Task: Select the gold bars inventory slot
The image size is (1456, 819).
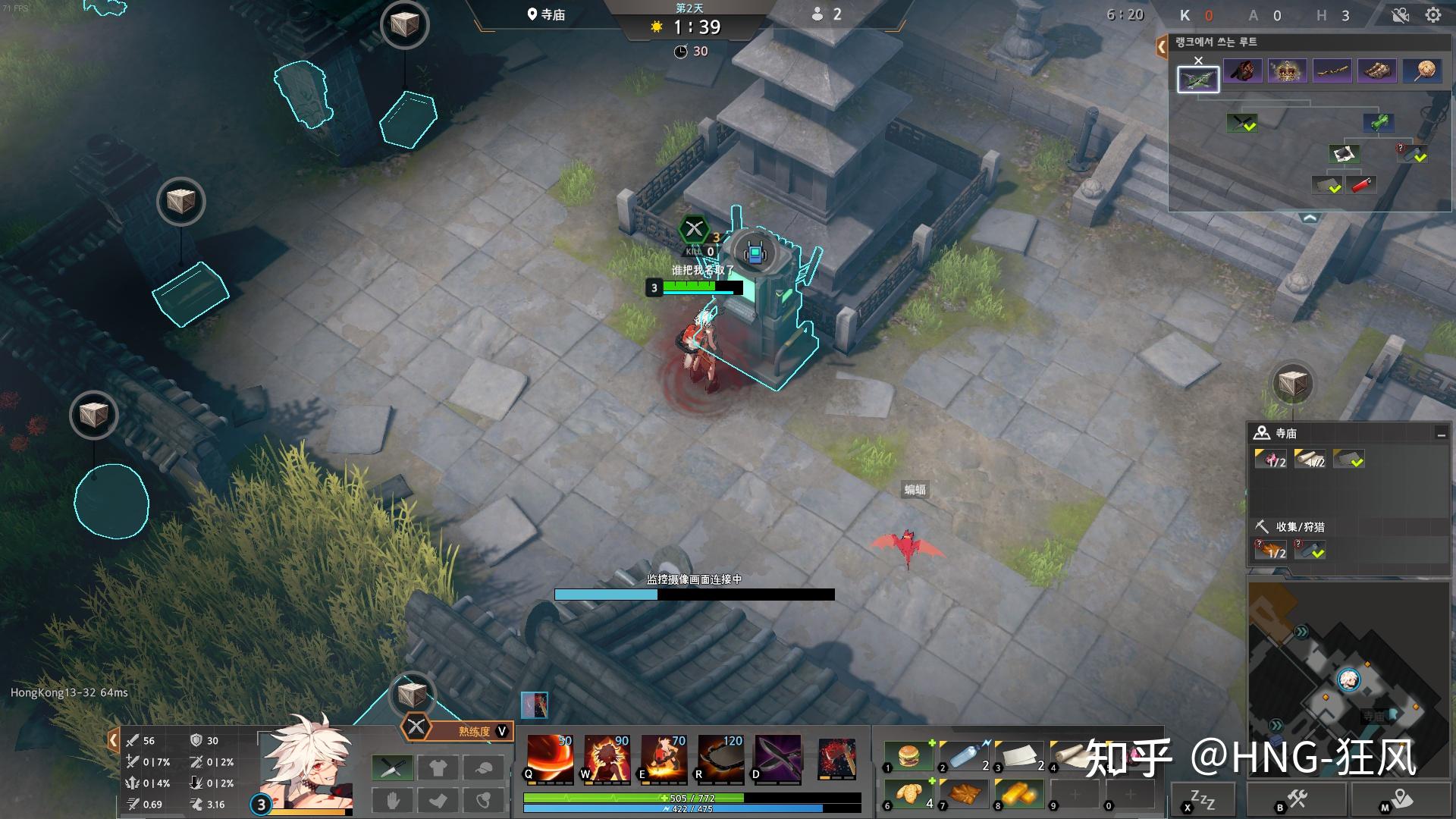Action: 1020,793
